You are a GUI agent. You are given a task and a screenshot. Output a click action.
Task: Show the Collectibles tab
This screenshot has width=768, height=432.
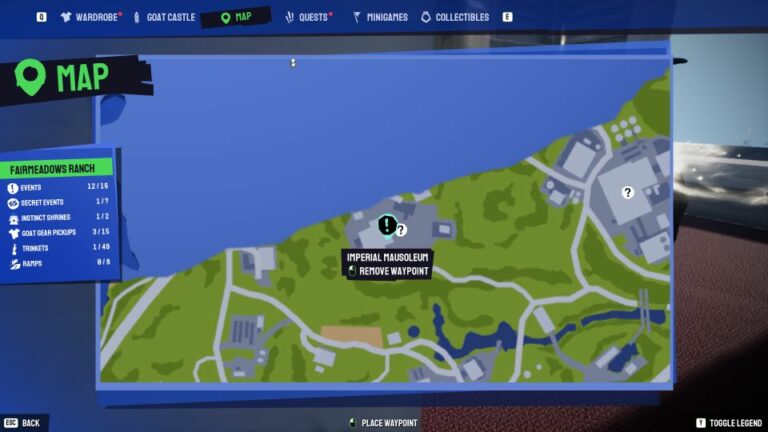455,17
